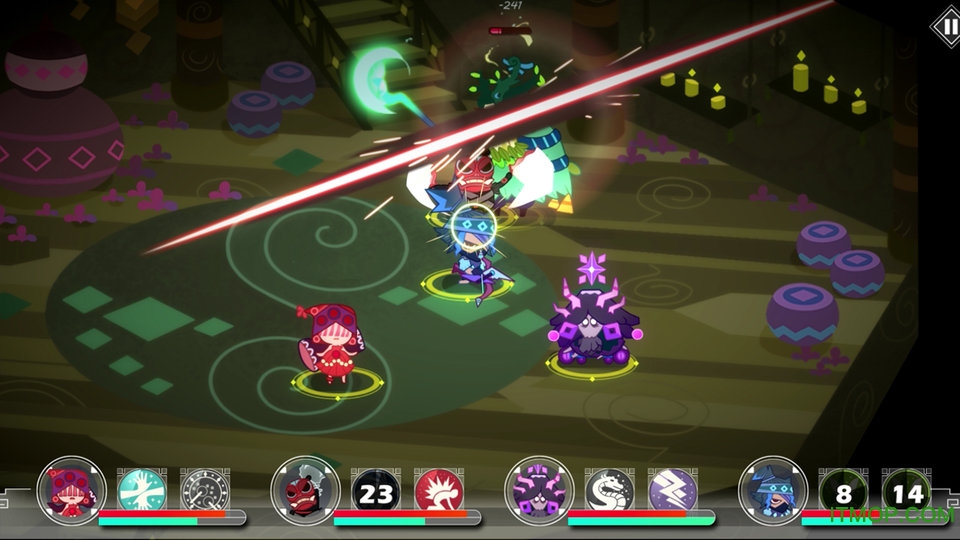Select the blue-hatted wizard portrait
The image size is (960, 540).
coord(773,490)
